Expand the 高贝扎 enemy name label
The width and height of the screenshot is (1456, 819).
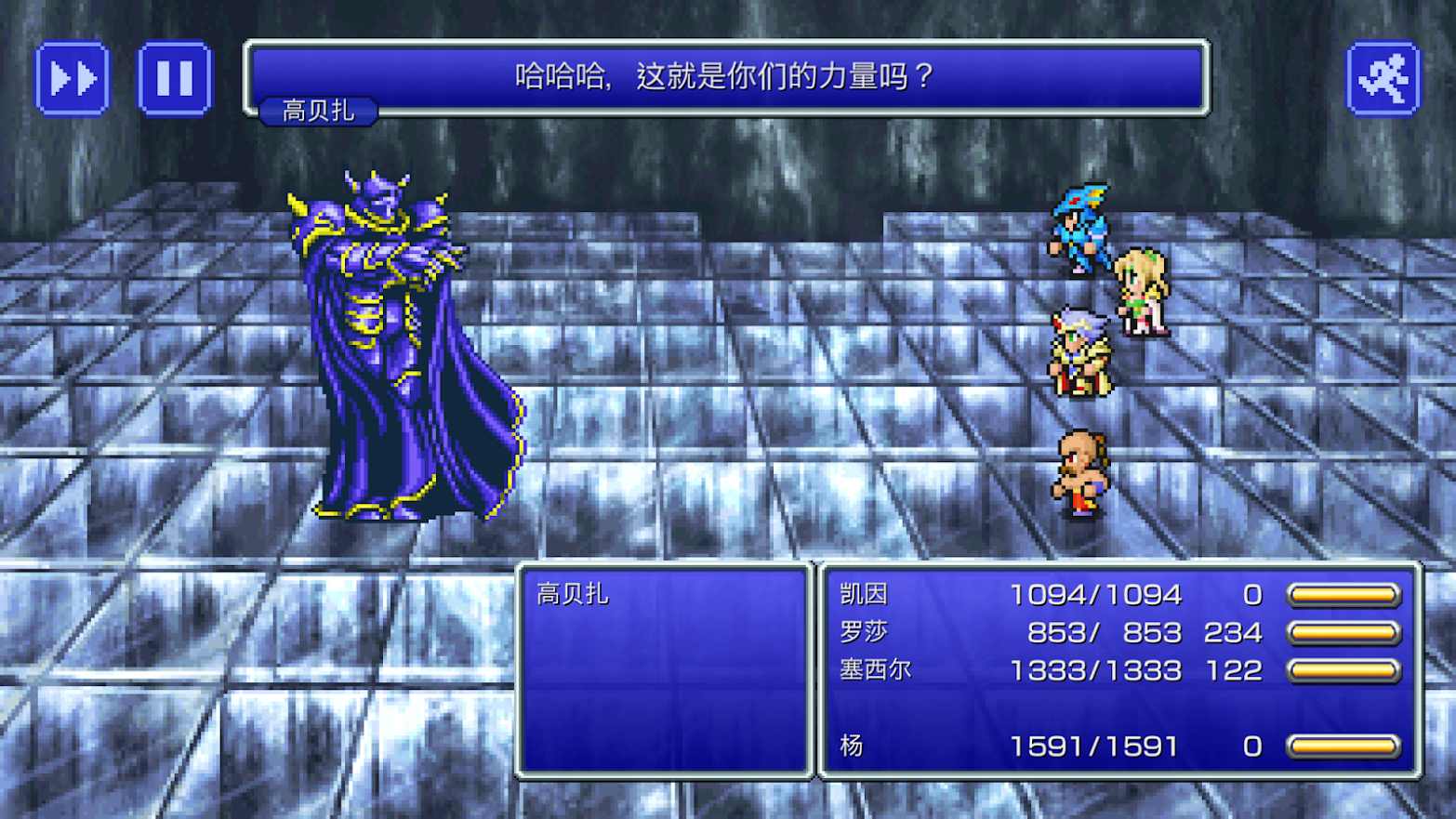pyautogui.click(x=317, y=110)
